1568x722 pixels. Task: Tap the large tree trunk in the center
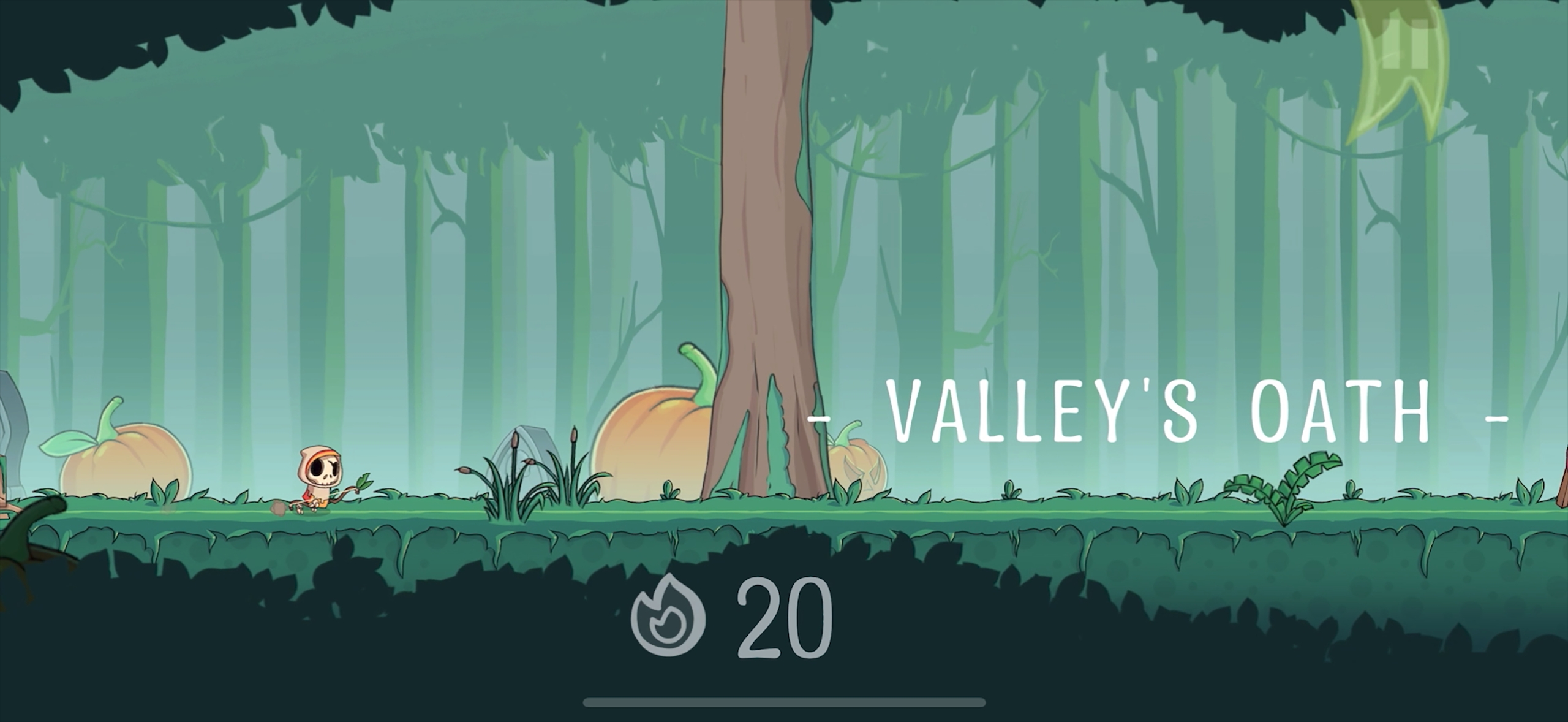point(766,245)
